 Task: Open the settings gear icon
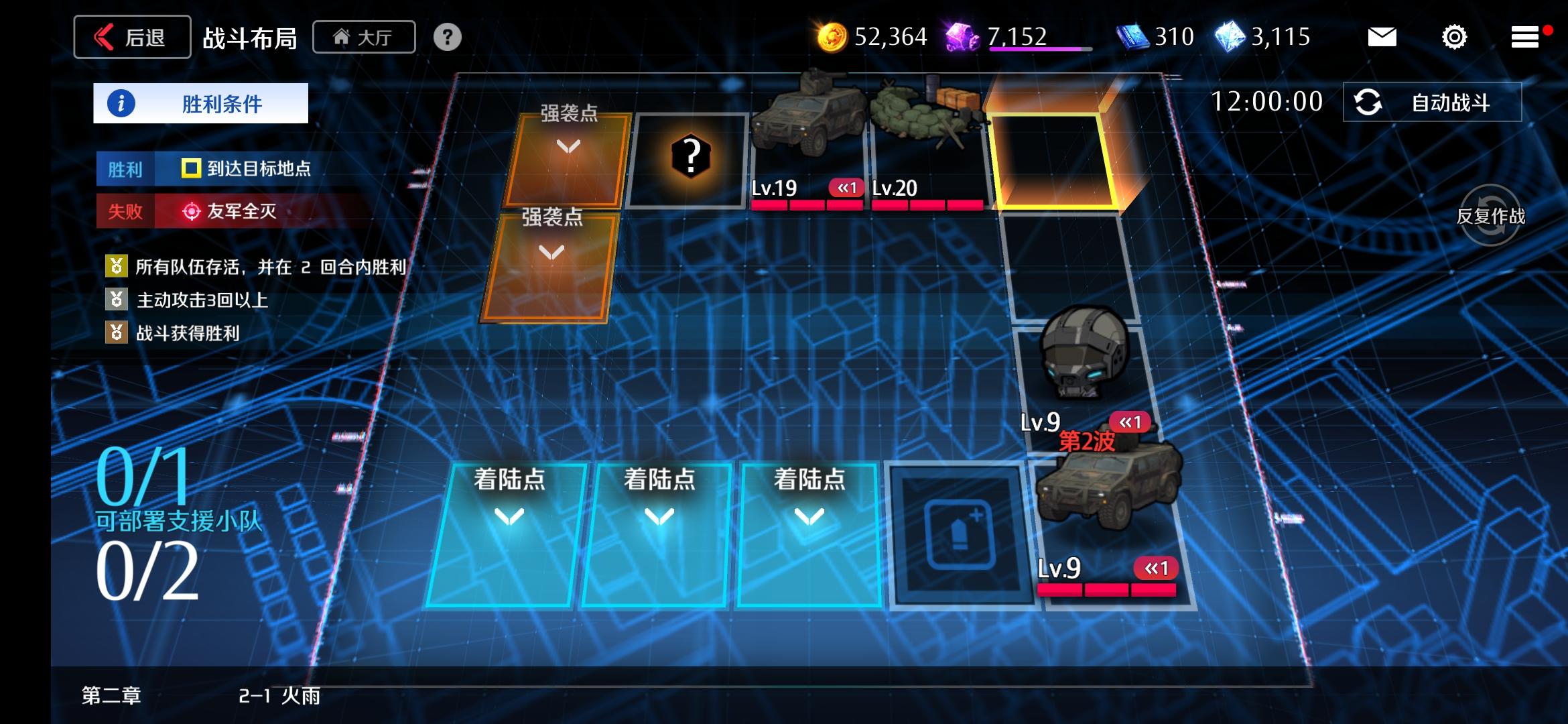click(x=1453, y=37)
